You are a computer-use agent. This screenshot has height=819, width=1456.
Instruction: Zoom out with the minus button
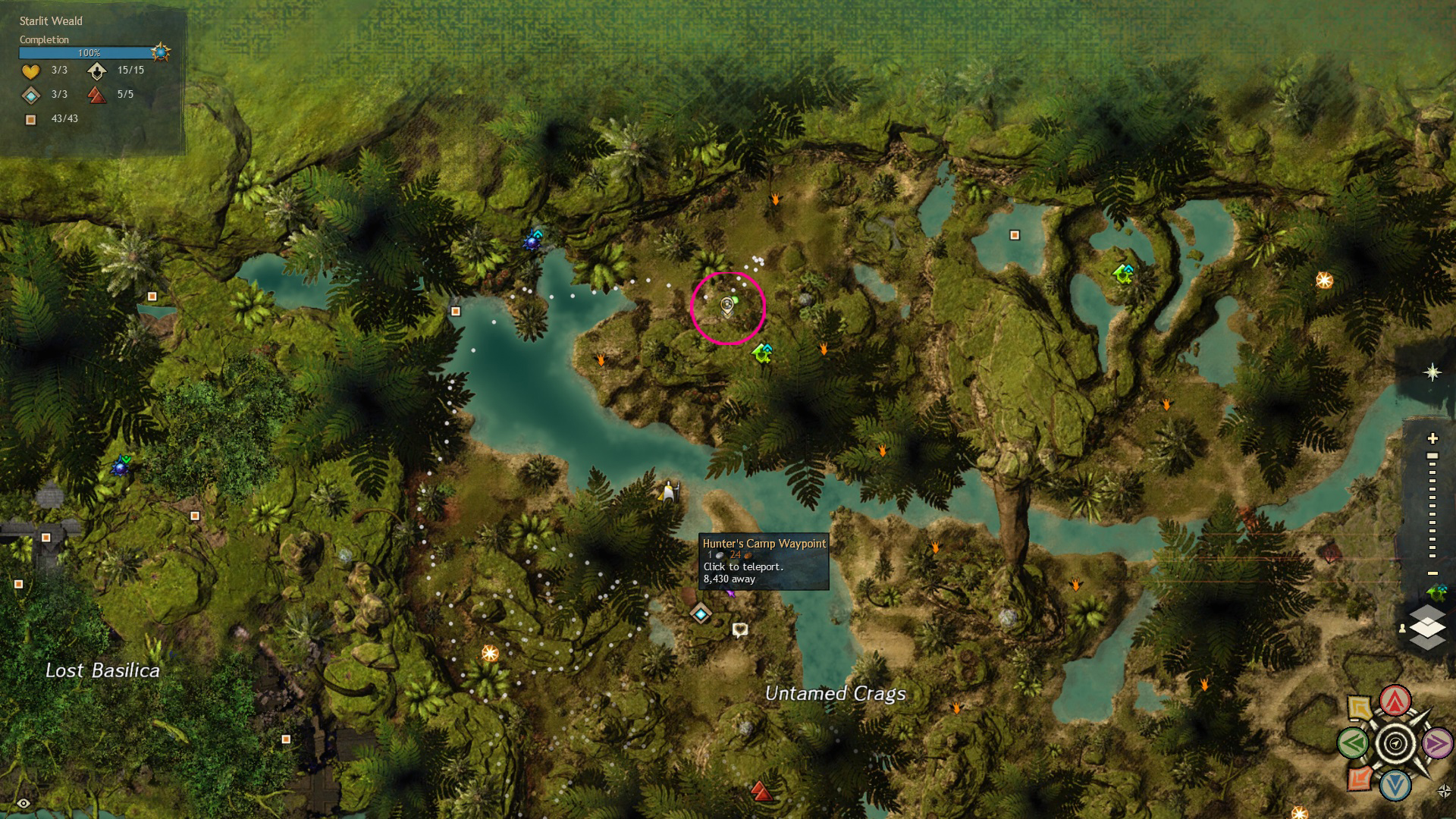pos(1432,573)
